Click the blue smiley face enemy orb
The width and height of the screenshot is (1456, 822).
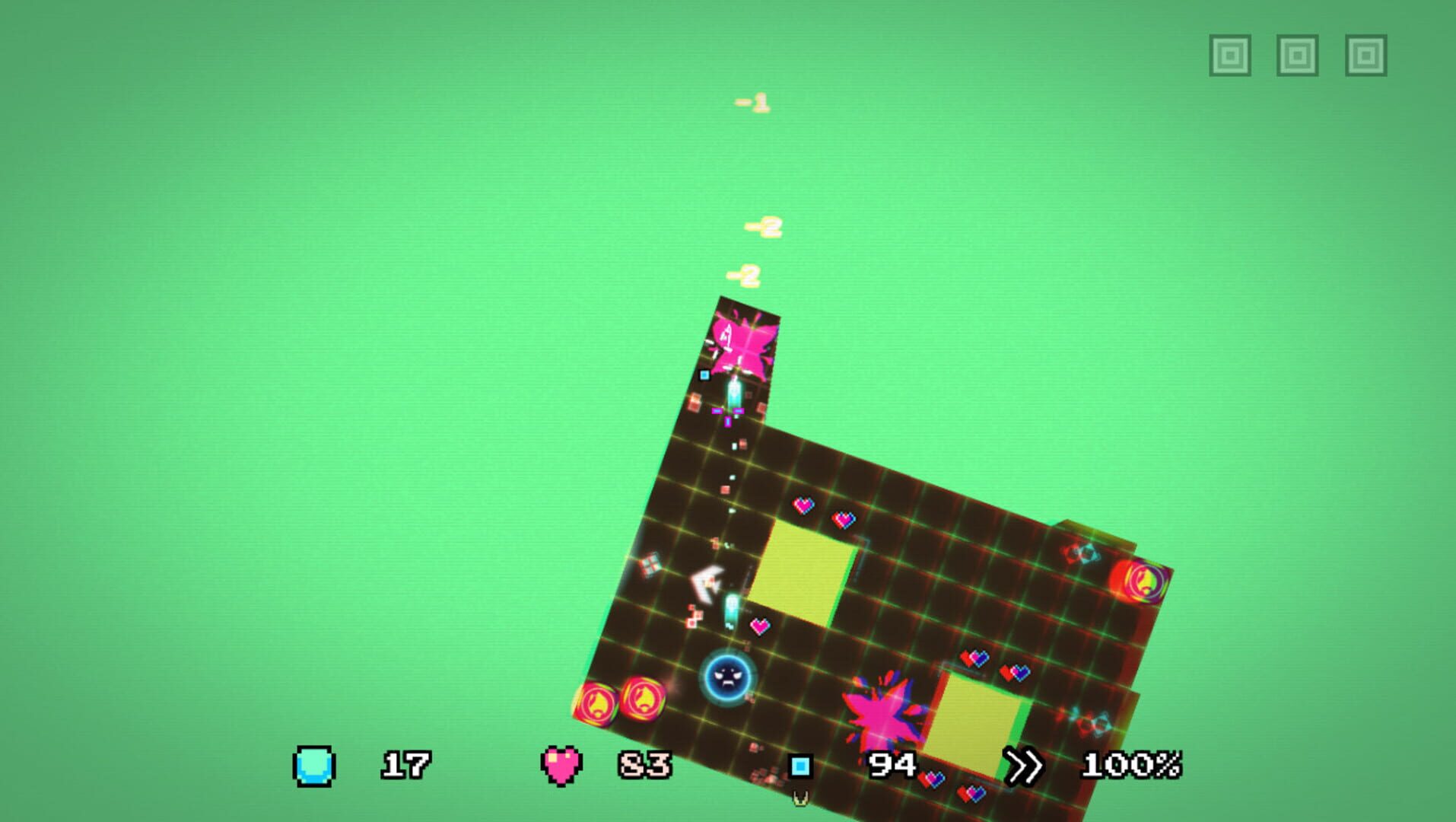tap(724, 677)
